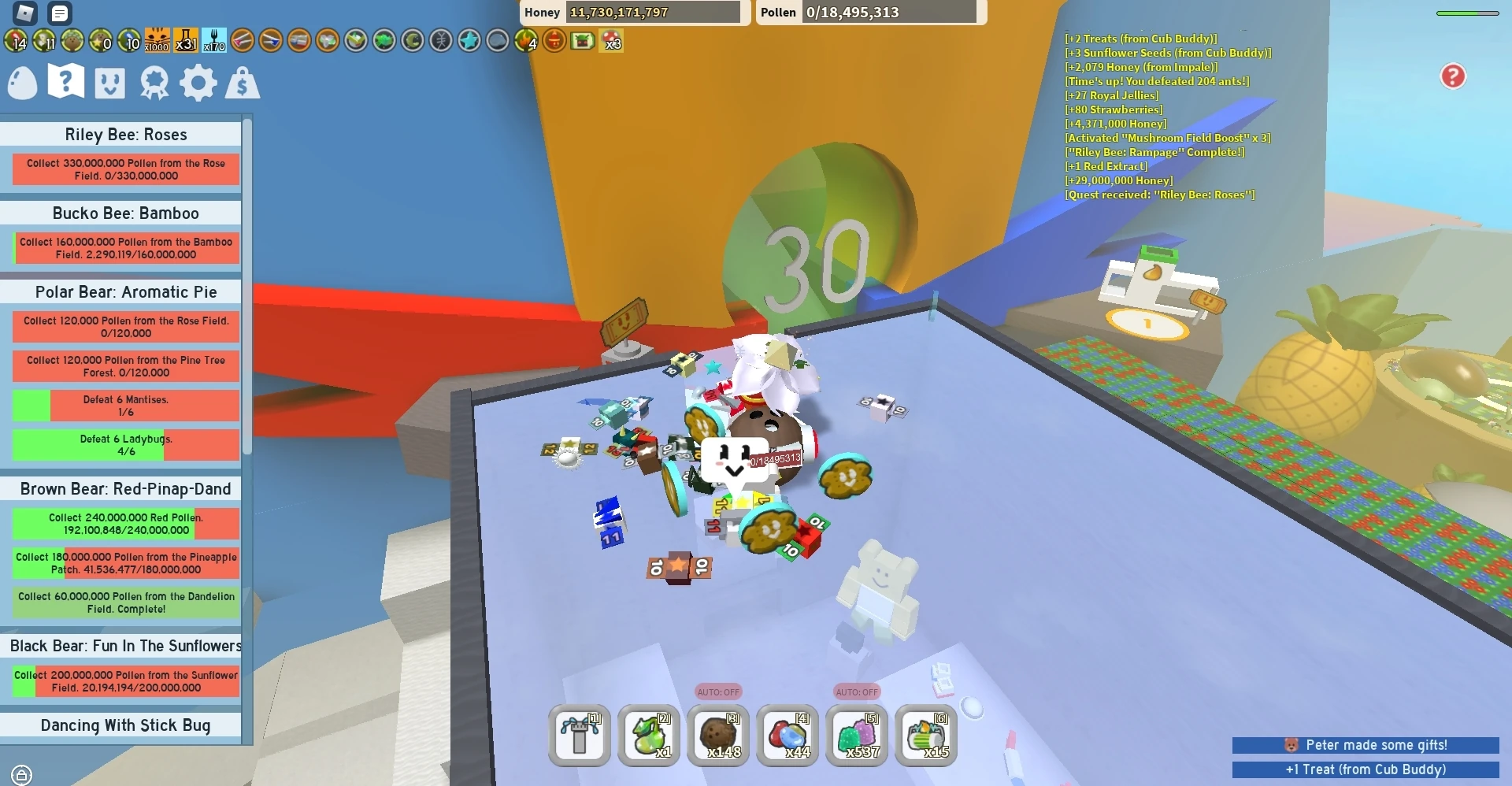
Task: Open the settings gear icon
Action: pyautogui.click(x=198, y=83)
